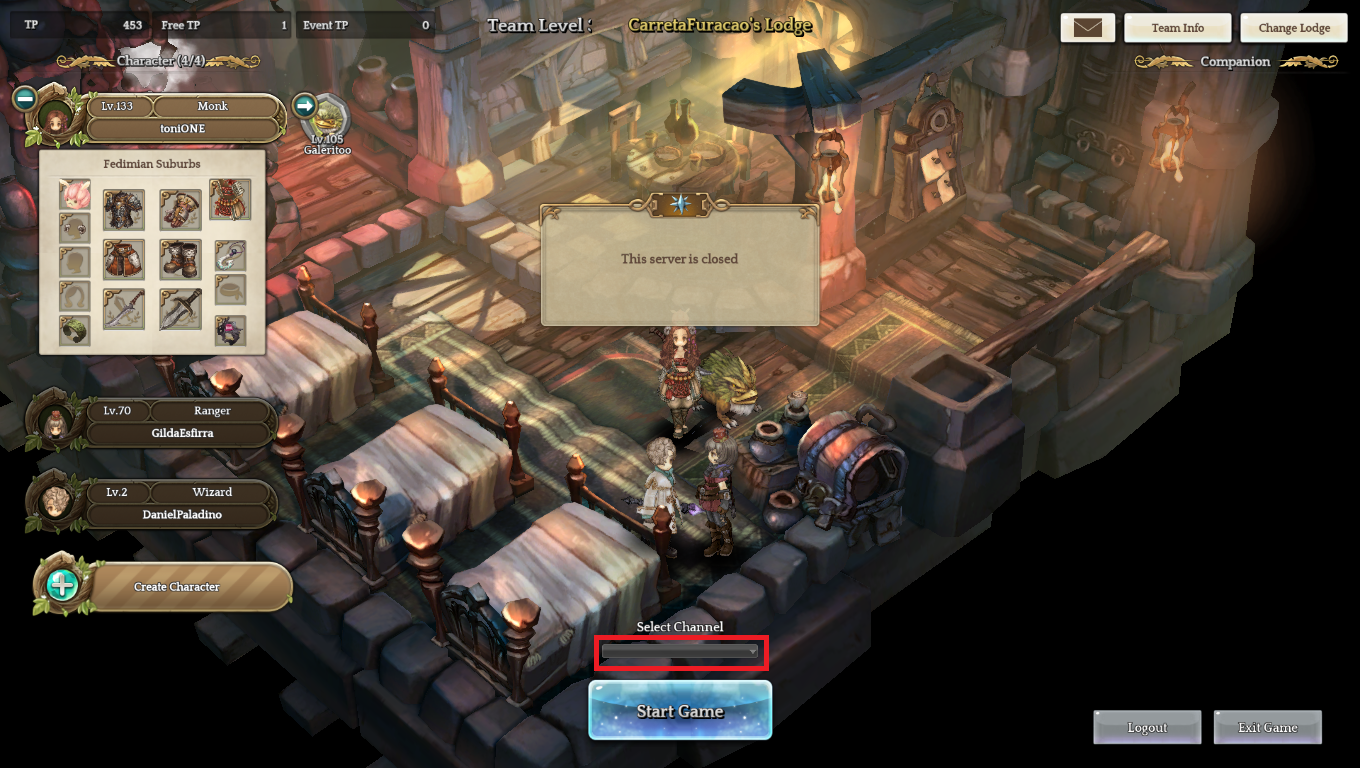Click the arrow button beside companion Galeritoo
This screenshot has height=768, width=1360.
click(305, 105)
